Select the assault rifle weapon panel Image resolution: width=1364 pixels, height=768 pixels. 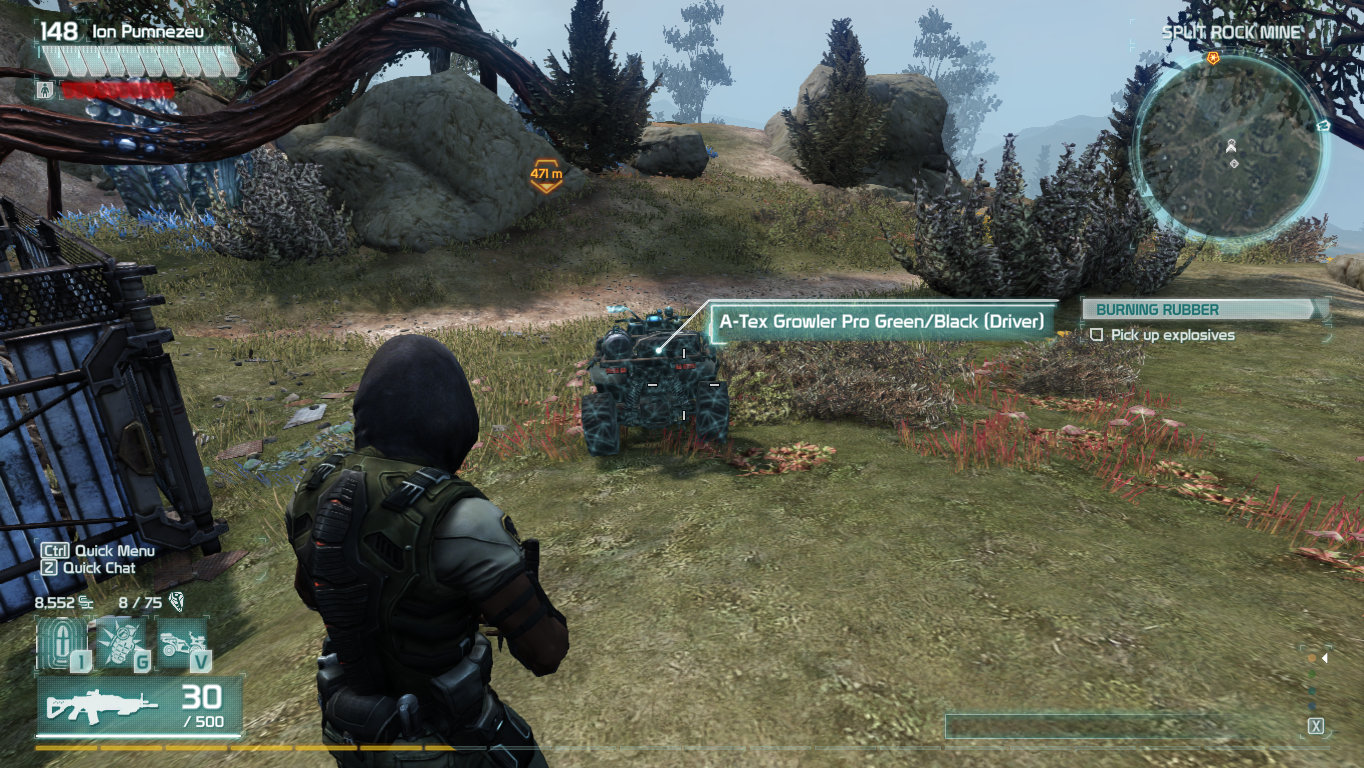140,706
